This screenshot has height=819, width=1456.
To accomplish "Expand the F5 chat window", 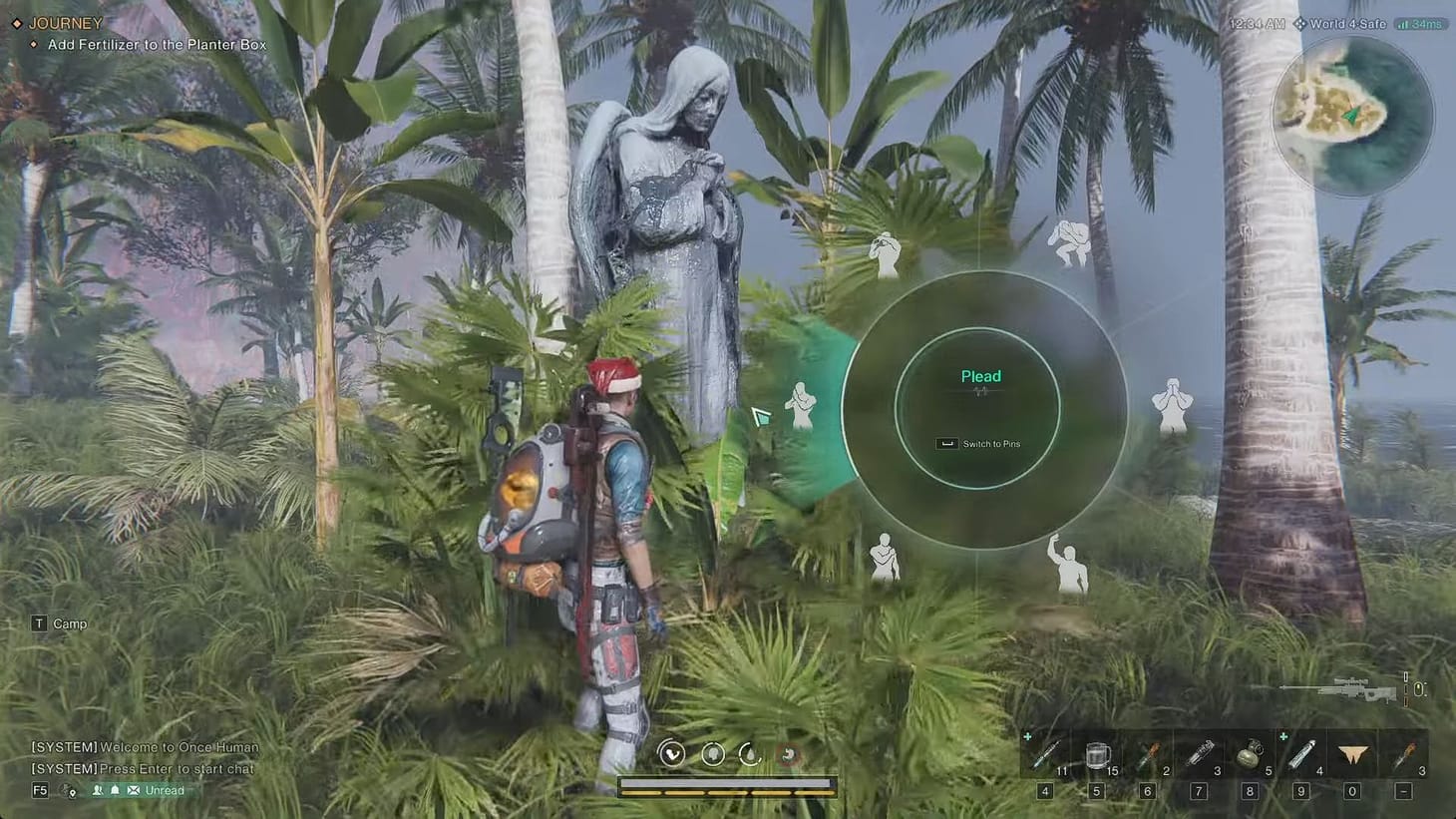I will pos(39,789).
